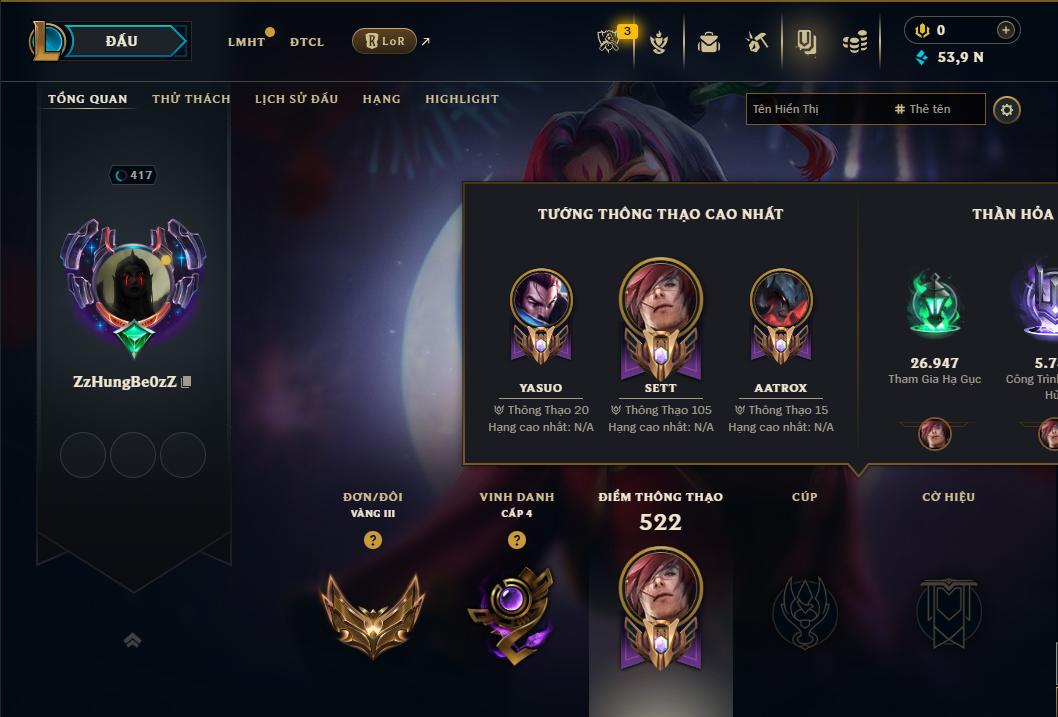Open the Thử Thách tab
Viewport: 1058px width, 717px height.
pos(191,99)
